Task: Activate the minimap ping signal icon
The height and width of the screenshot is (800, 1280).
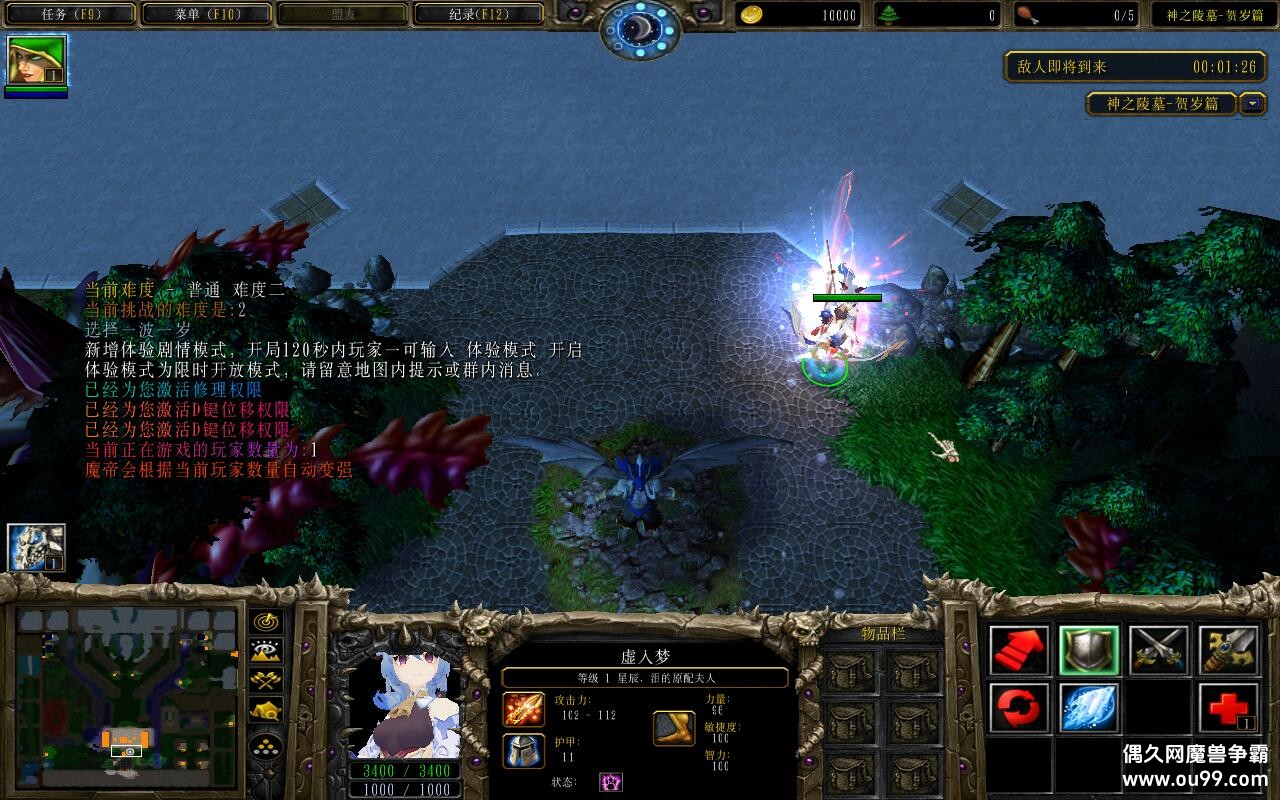Action: [x=265, y=621]
